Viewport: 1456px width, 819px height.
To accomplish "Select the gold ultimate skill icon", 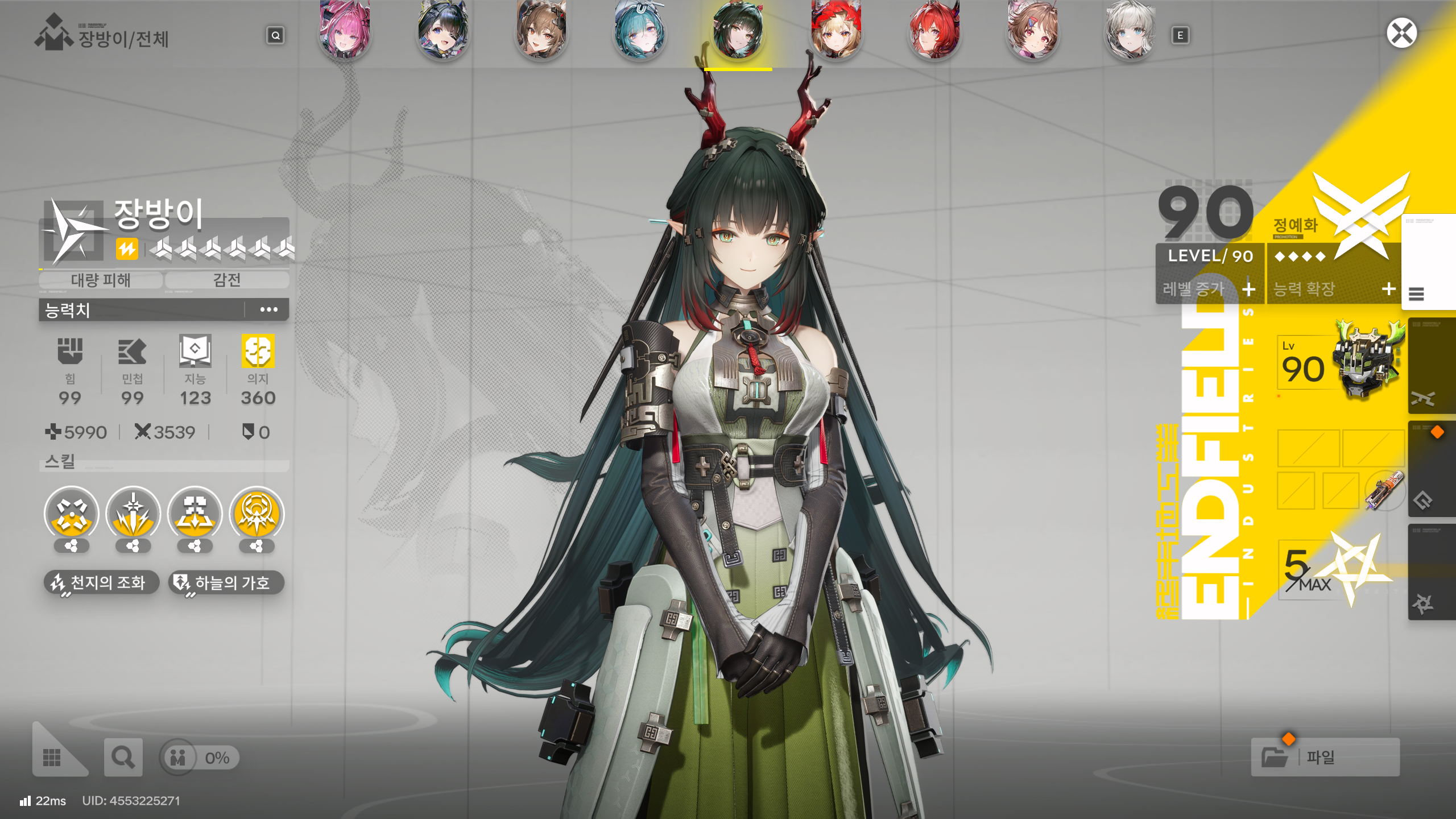I will 257,514.
